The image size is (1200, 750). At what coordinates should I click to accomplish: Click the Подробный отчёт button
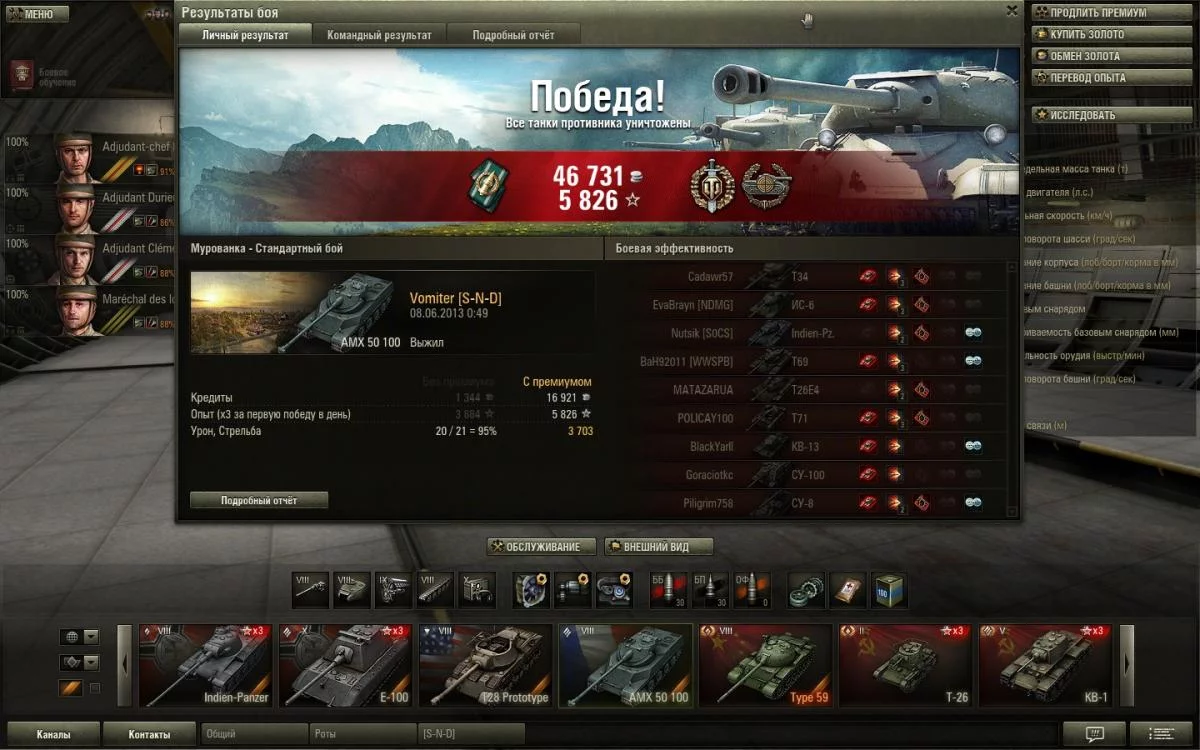[x=259, y=500]
